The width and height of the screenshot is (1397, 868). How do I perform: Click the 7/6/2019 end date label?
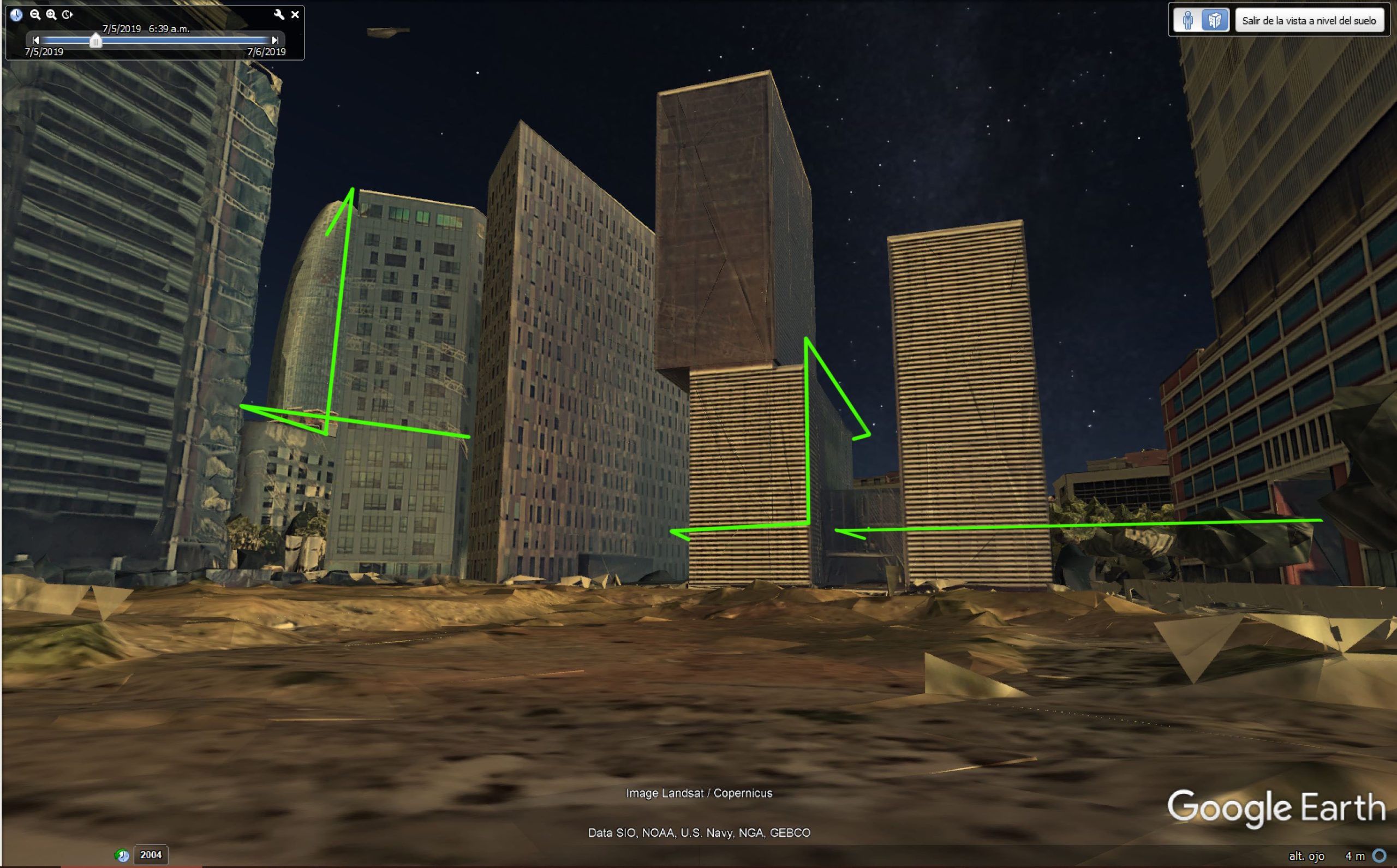(x=266, y=53)
